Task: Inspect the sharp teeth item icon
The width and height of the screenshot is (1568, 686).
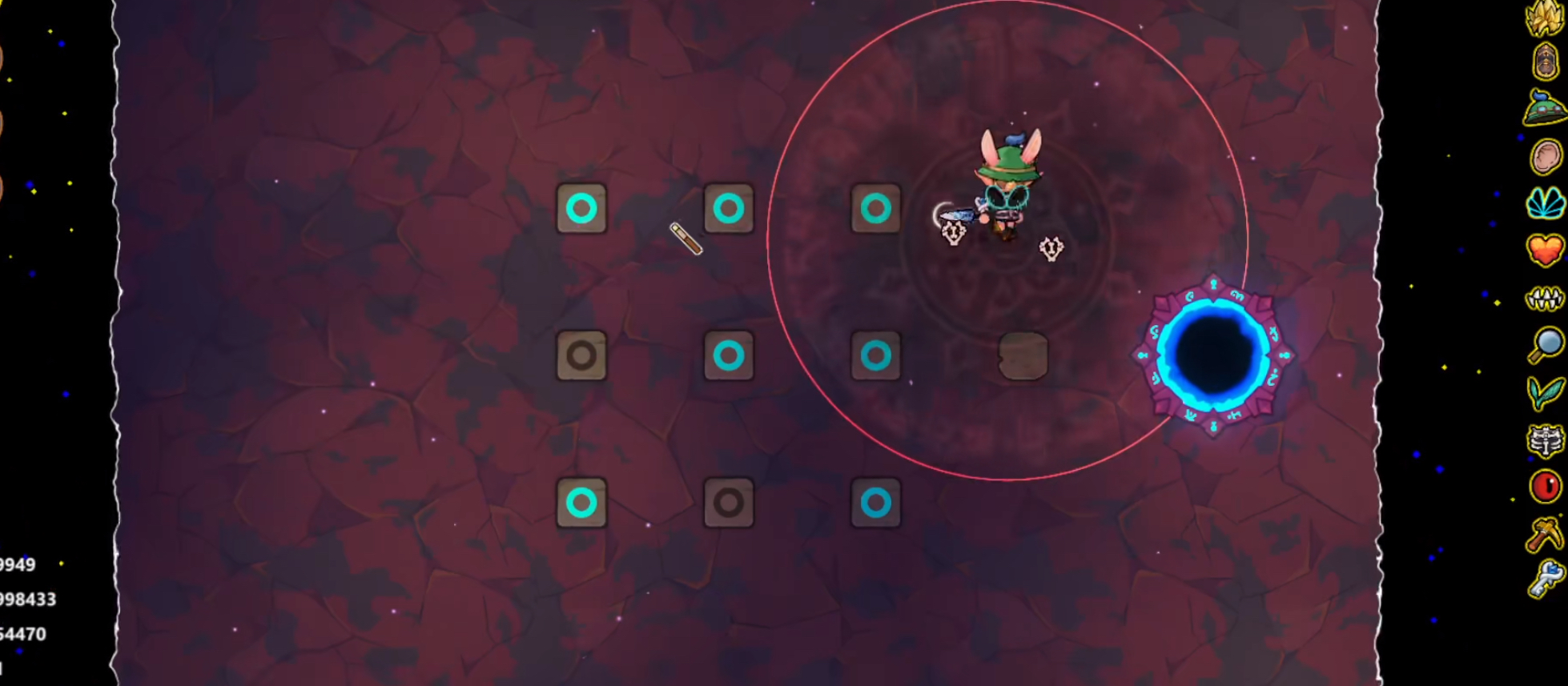Action: tap(1546, 299)
